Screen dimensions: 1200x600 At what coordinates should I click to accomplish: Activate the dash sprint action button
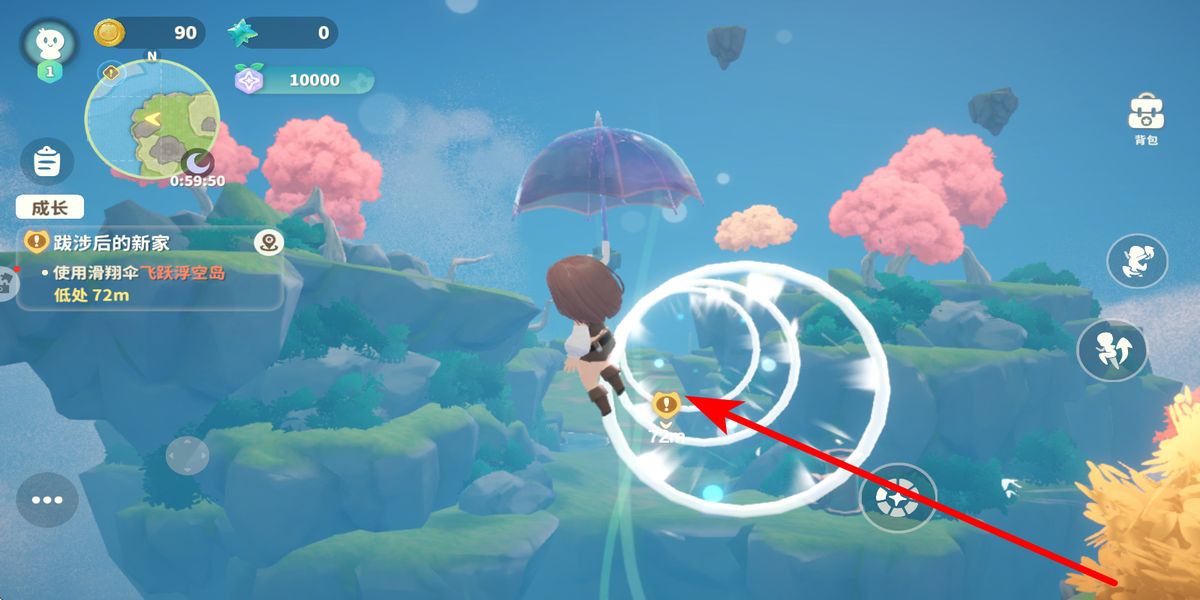(1137, 262)
